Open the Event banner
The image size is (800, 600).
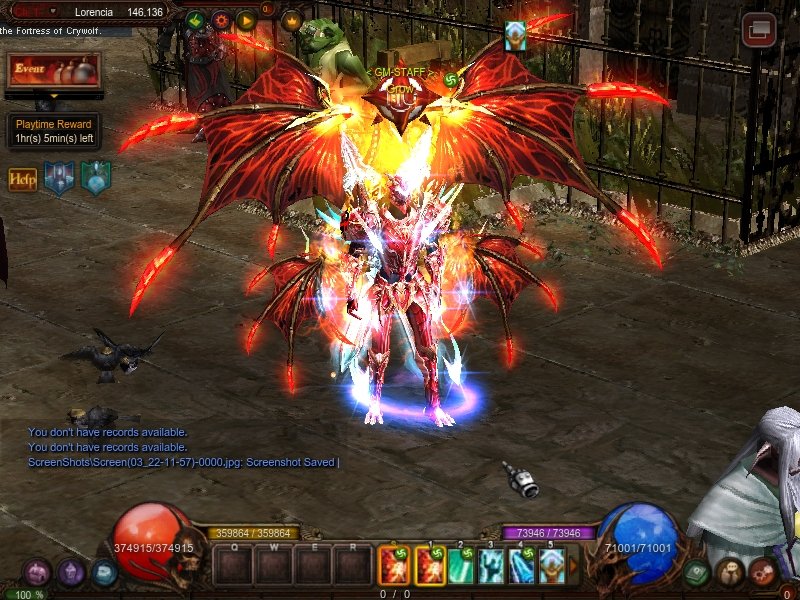(x=54, y=71)
